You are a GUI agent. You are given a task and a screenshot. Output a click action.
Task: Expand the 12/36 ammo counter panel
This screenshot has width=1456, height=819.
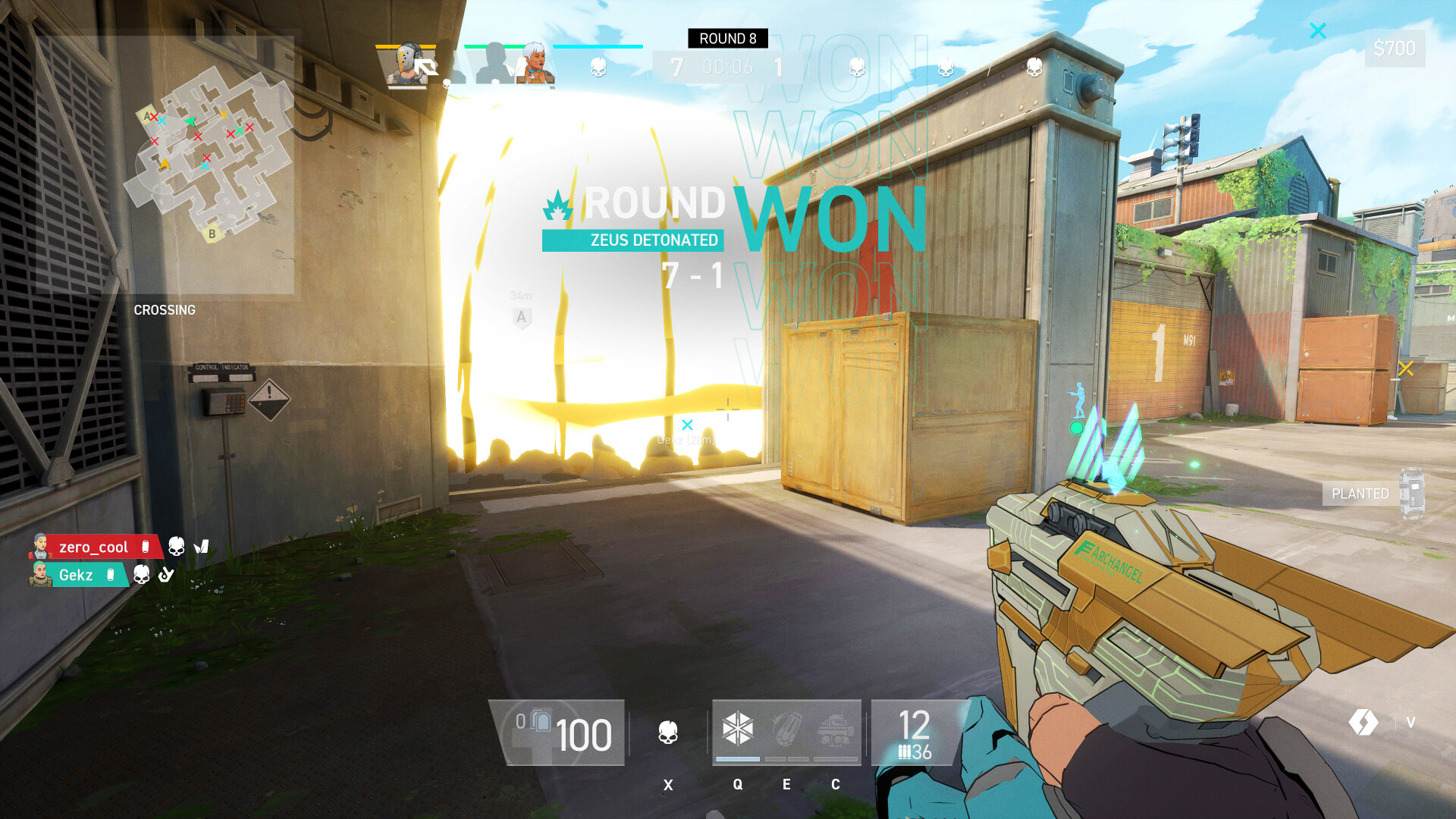coord(914,734)
